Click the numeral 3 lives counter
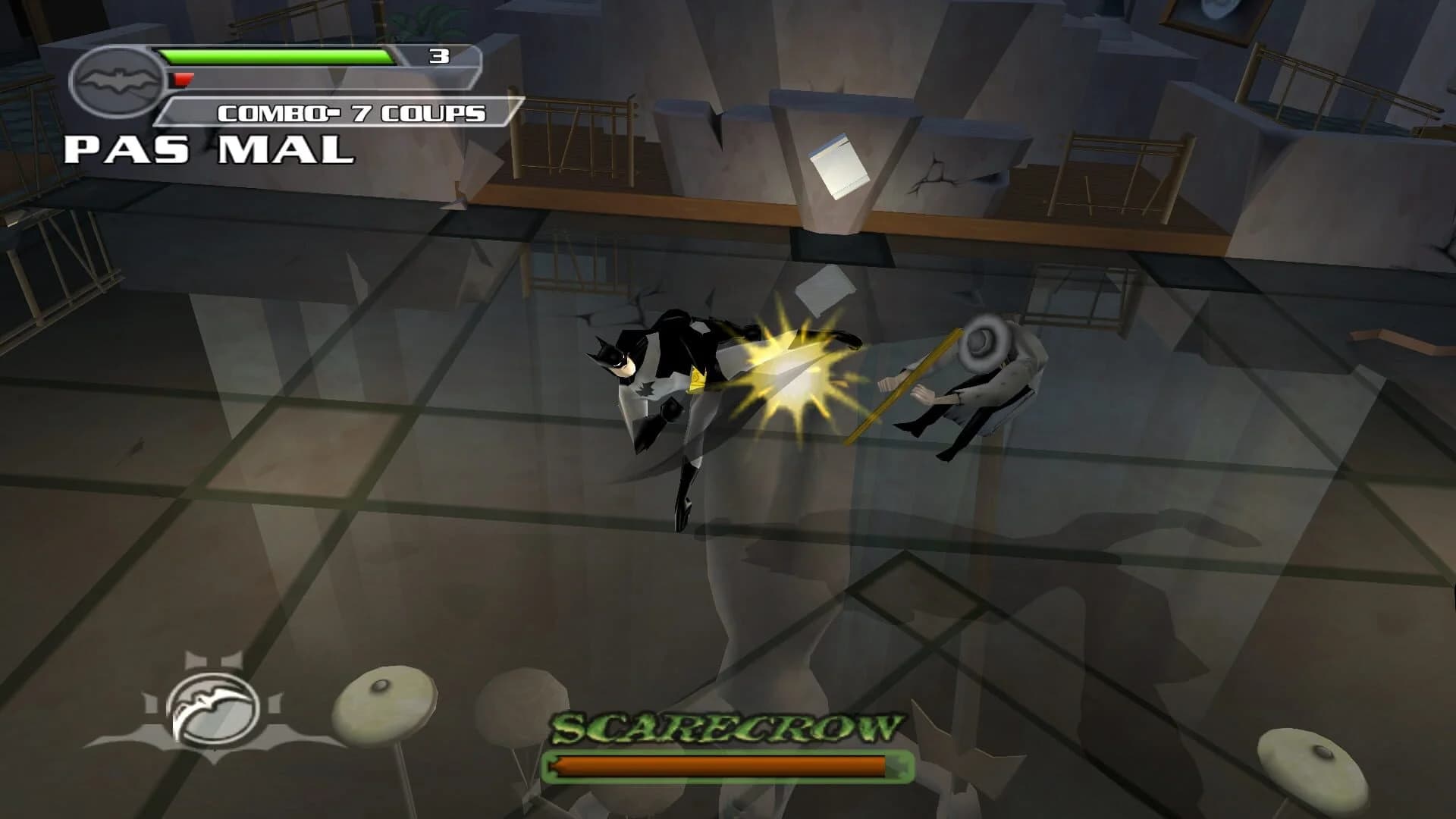Viewport: 1456px width, 819px height. click(438, 55)
